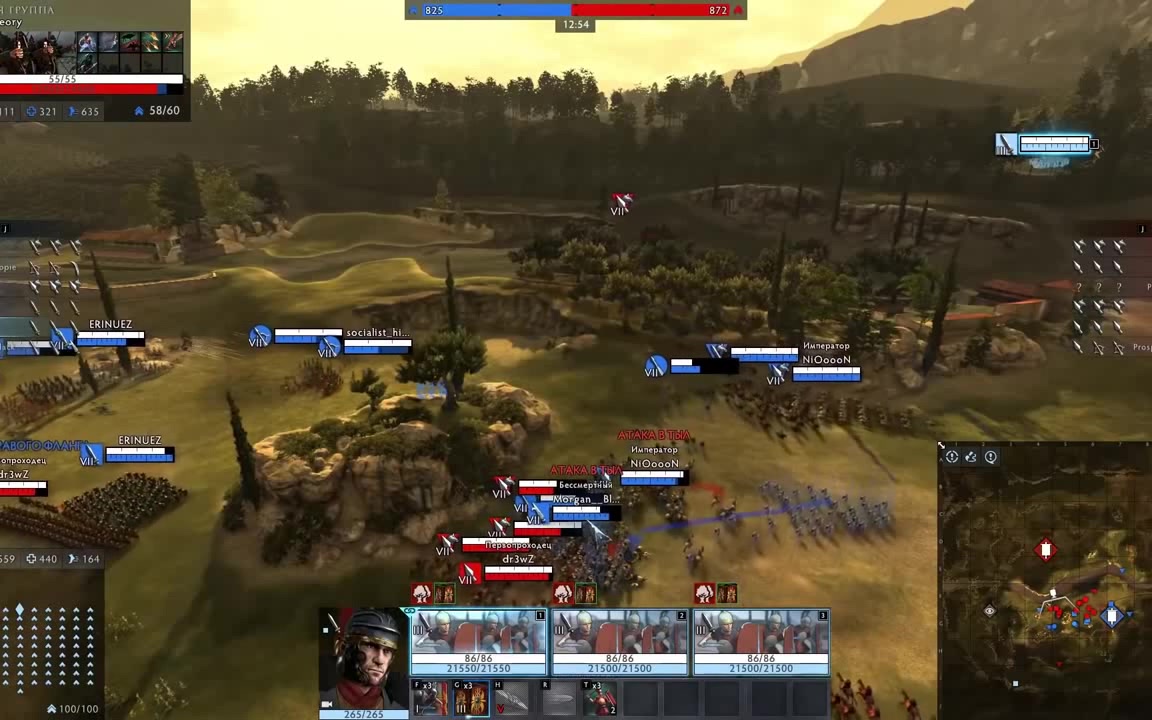The height and width of the screenshot is (720, 1152).
Task: Select unit card number 3
Action: point(761,640)
